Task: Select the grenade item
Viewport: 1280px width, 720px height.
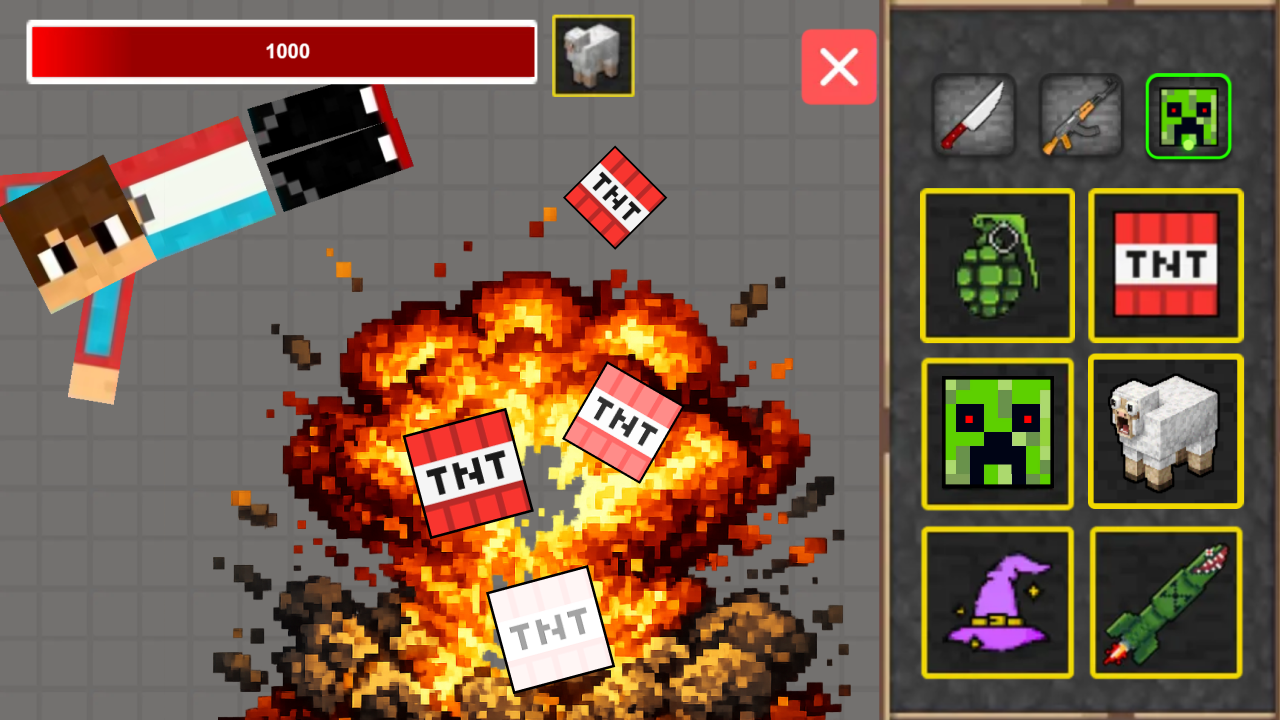Action: [x=997, y=265]
